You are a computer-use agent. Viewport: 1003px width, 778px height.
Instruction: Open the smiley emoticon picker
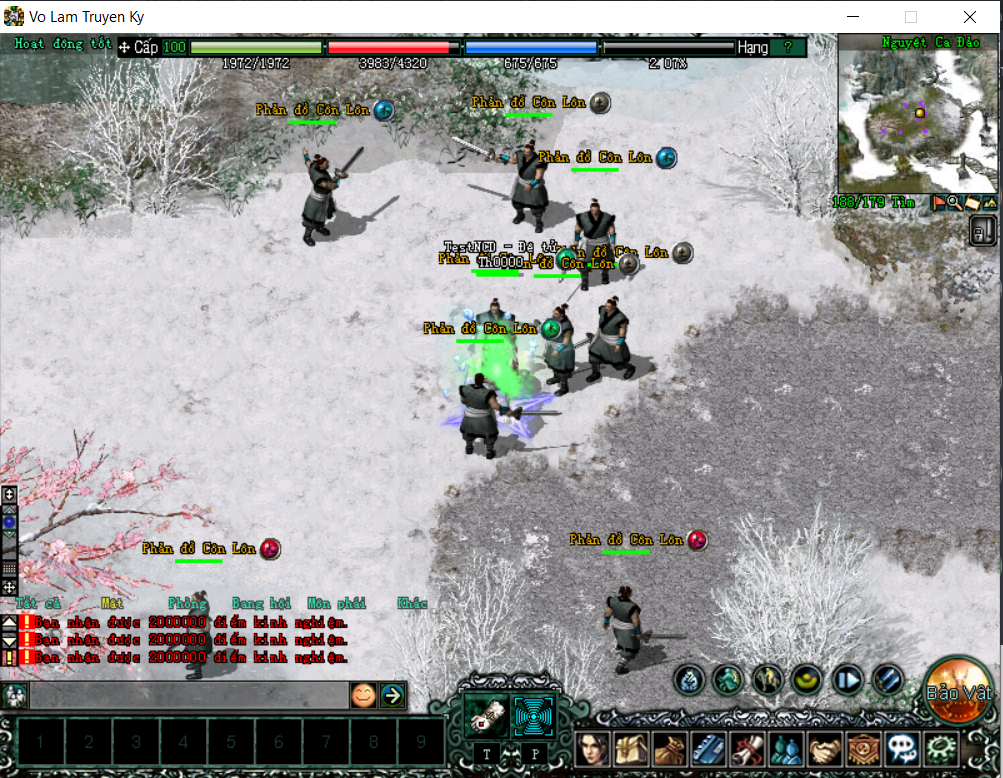click(x=363, y=694)
